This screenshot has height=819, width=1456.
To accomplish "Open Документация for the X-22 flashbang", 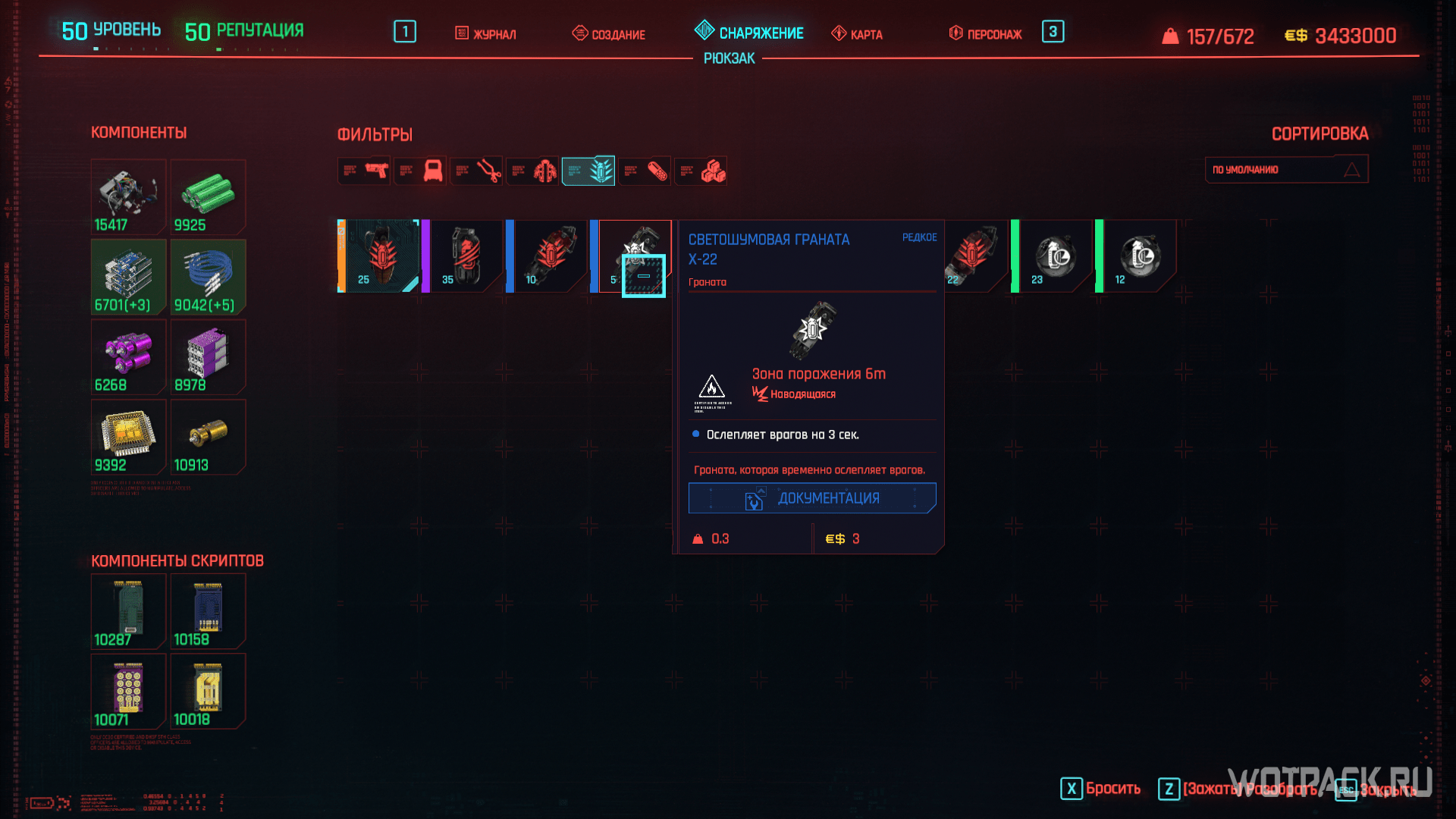I will click(x=812, y=498).
